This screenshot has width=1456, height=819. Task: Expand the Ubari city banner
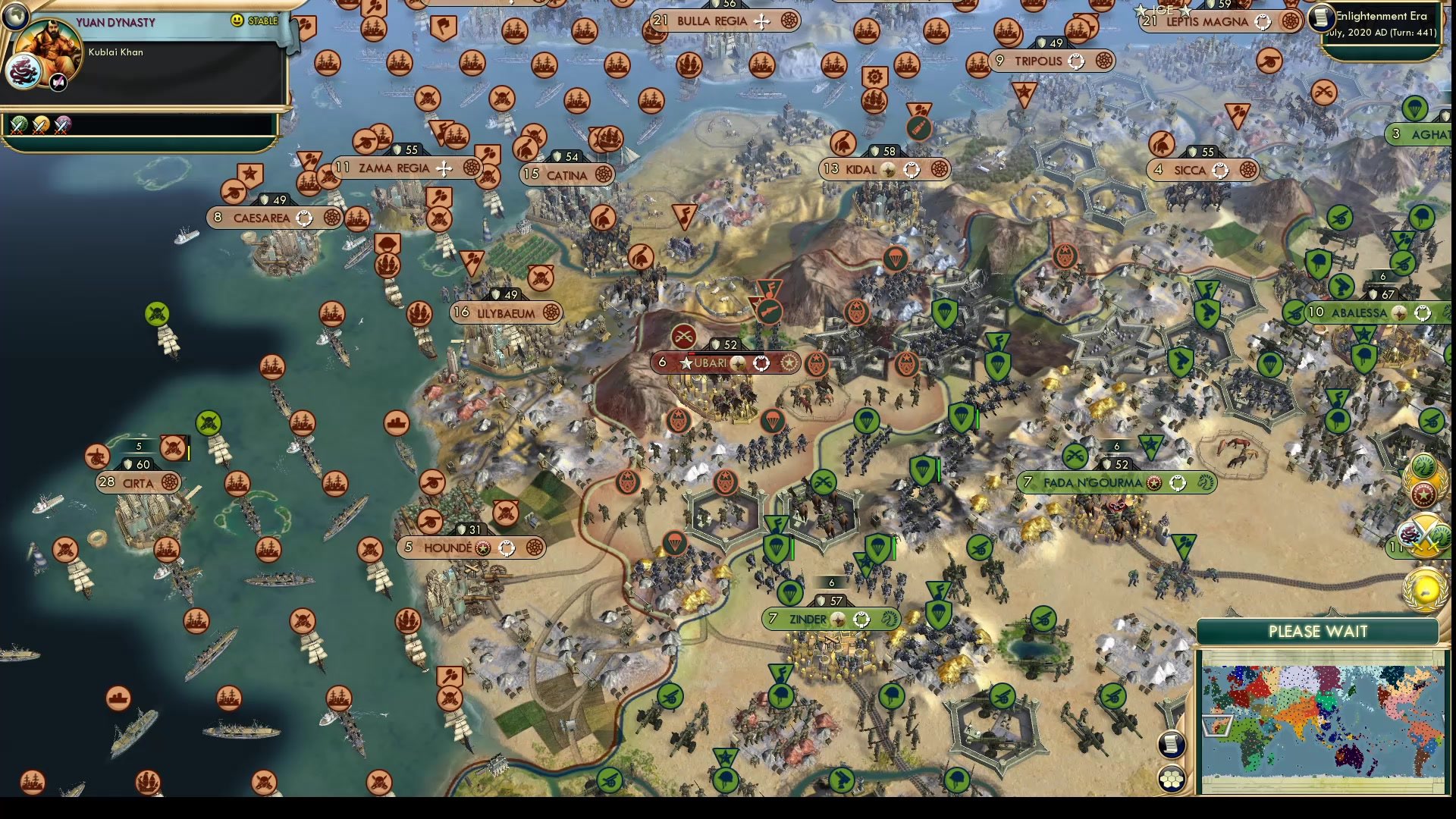click(x=724, y=363)
